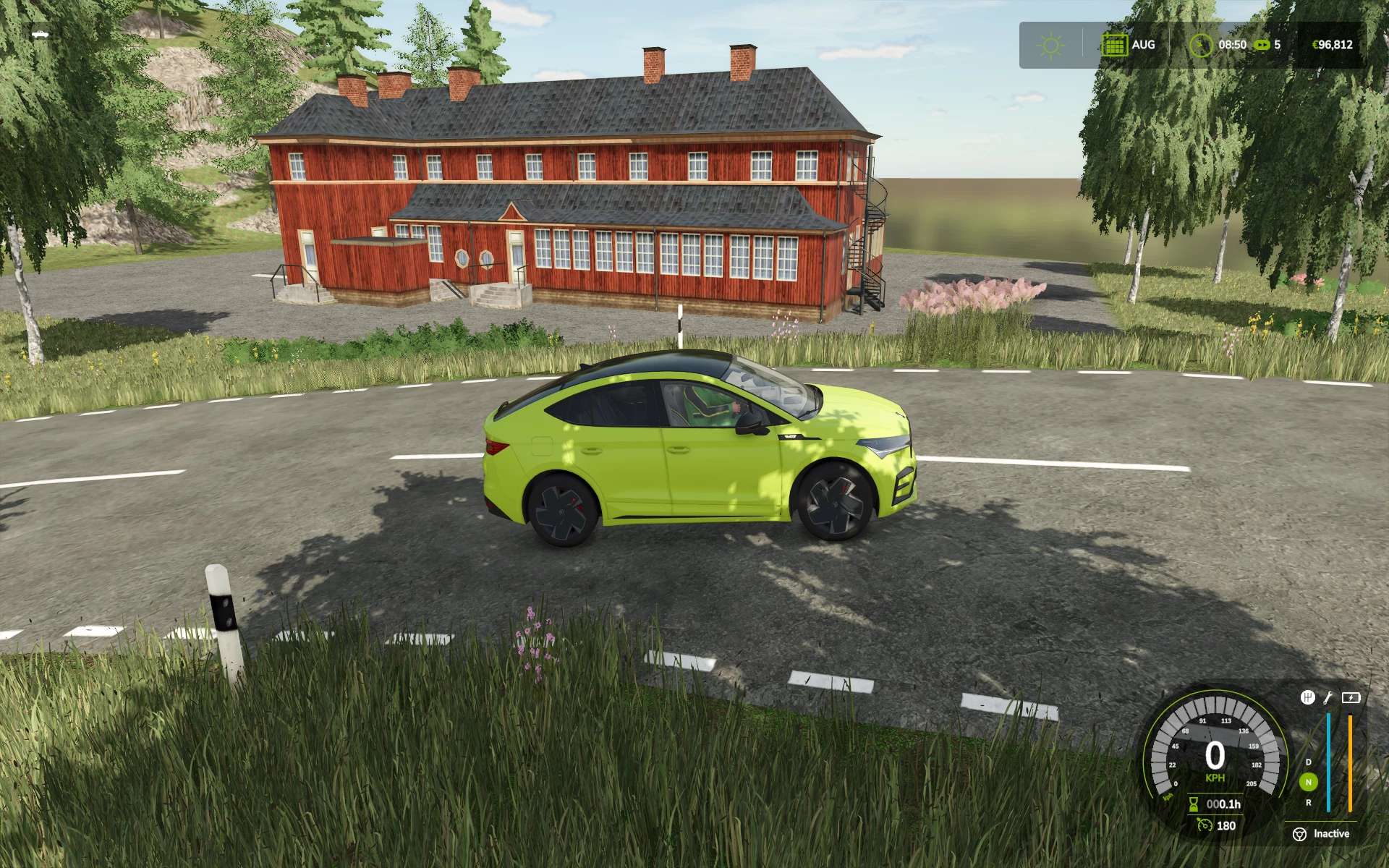Click the cruise control speed icon

(x=1205, y=825)
